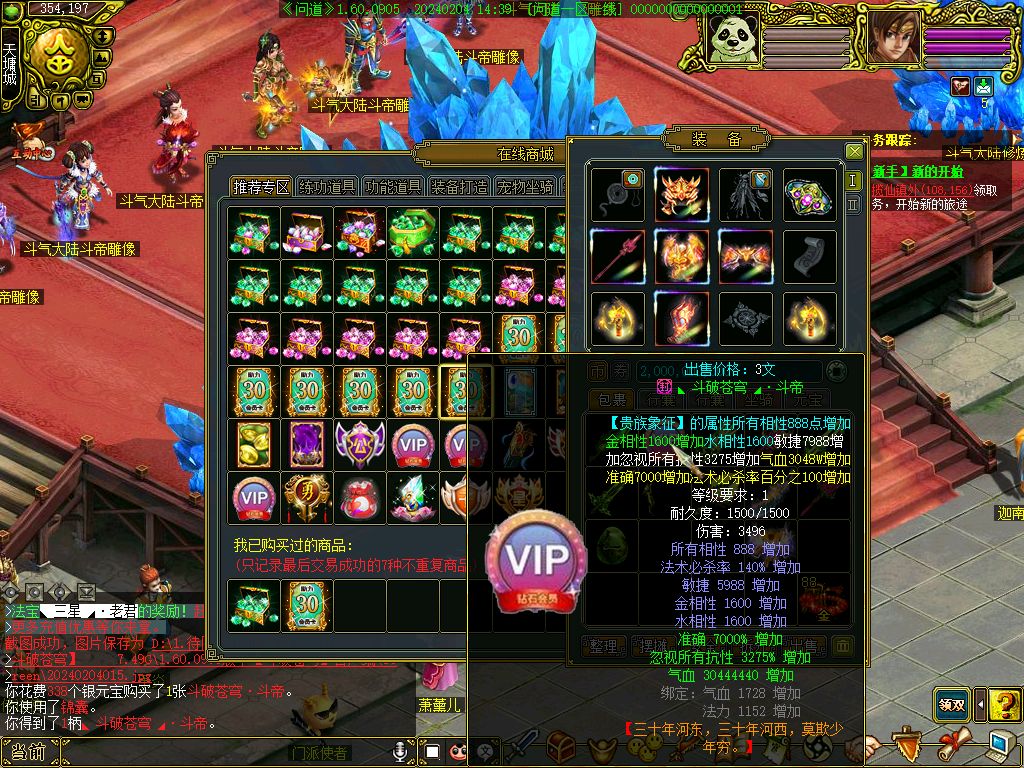Screen dimensions: 1024x768
Task: Open the player character portrait
Action: tap(893, 38)
